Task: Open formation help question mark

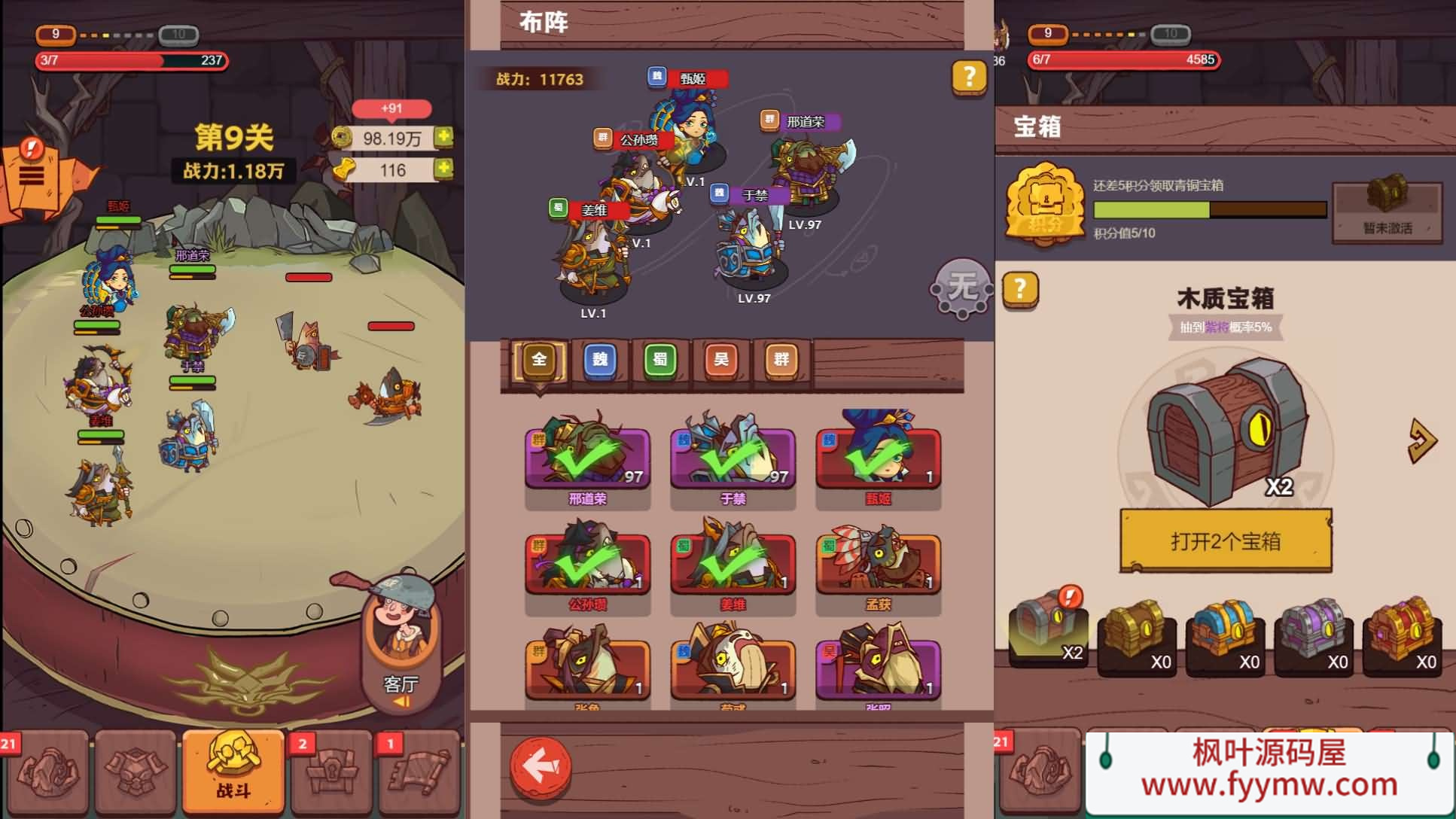Action: pos(969,76)
